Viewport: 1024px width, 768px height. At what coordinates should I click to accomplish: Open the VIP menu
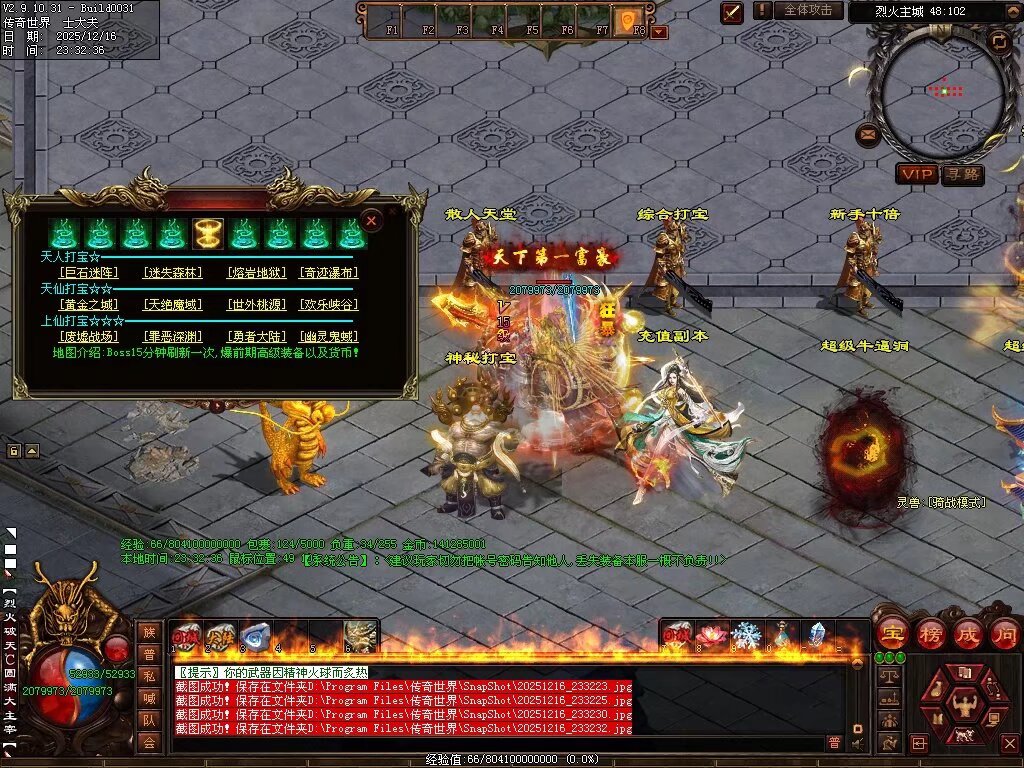tap(916, 175)
